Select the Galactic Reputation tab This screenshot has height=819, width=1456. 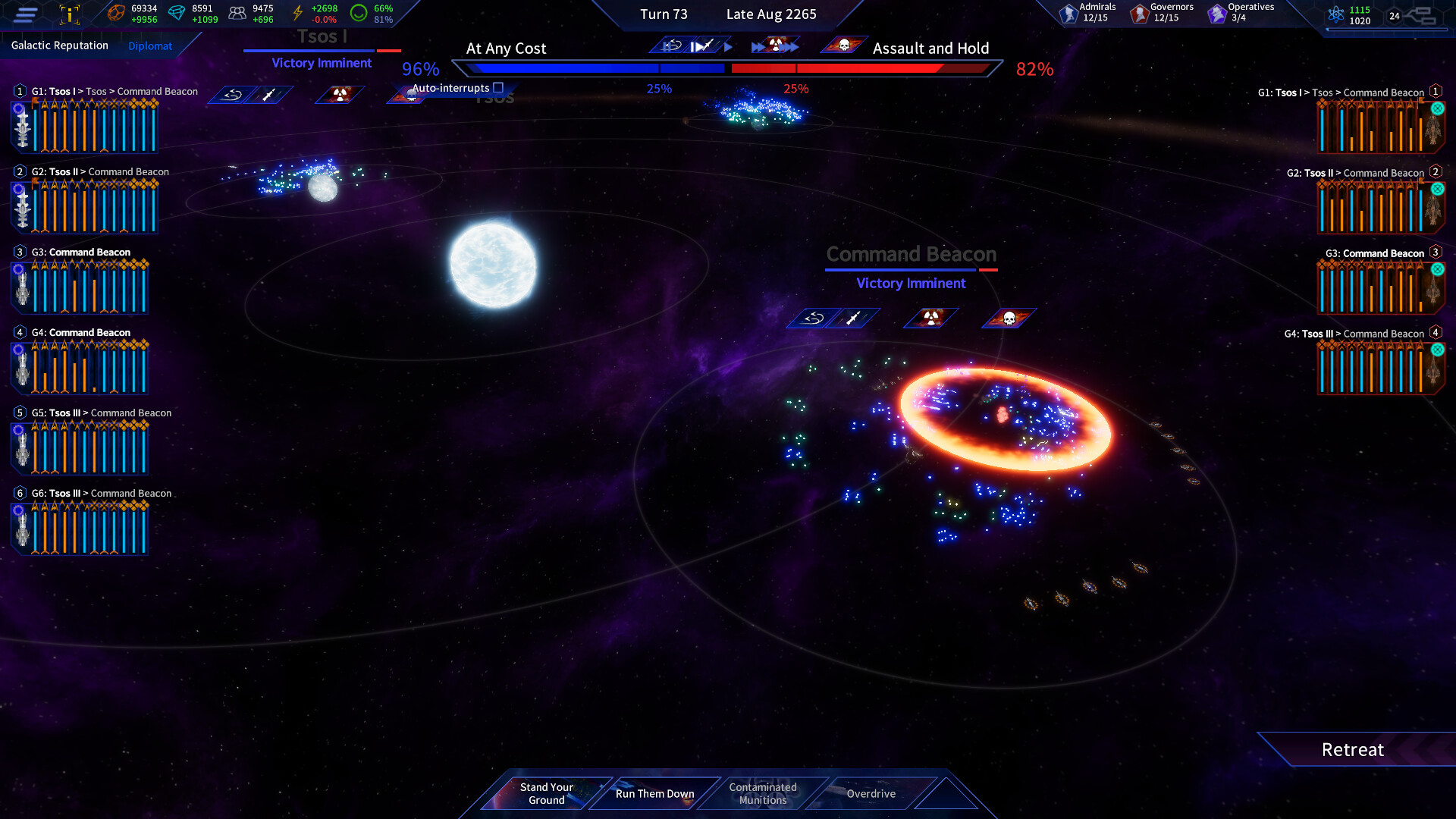pyautogui.click(x=61, y=45)
